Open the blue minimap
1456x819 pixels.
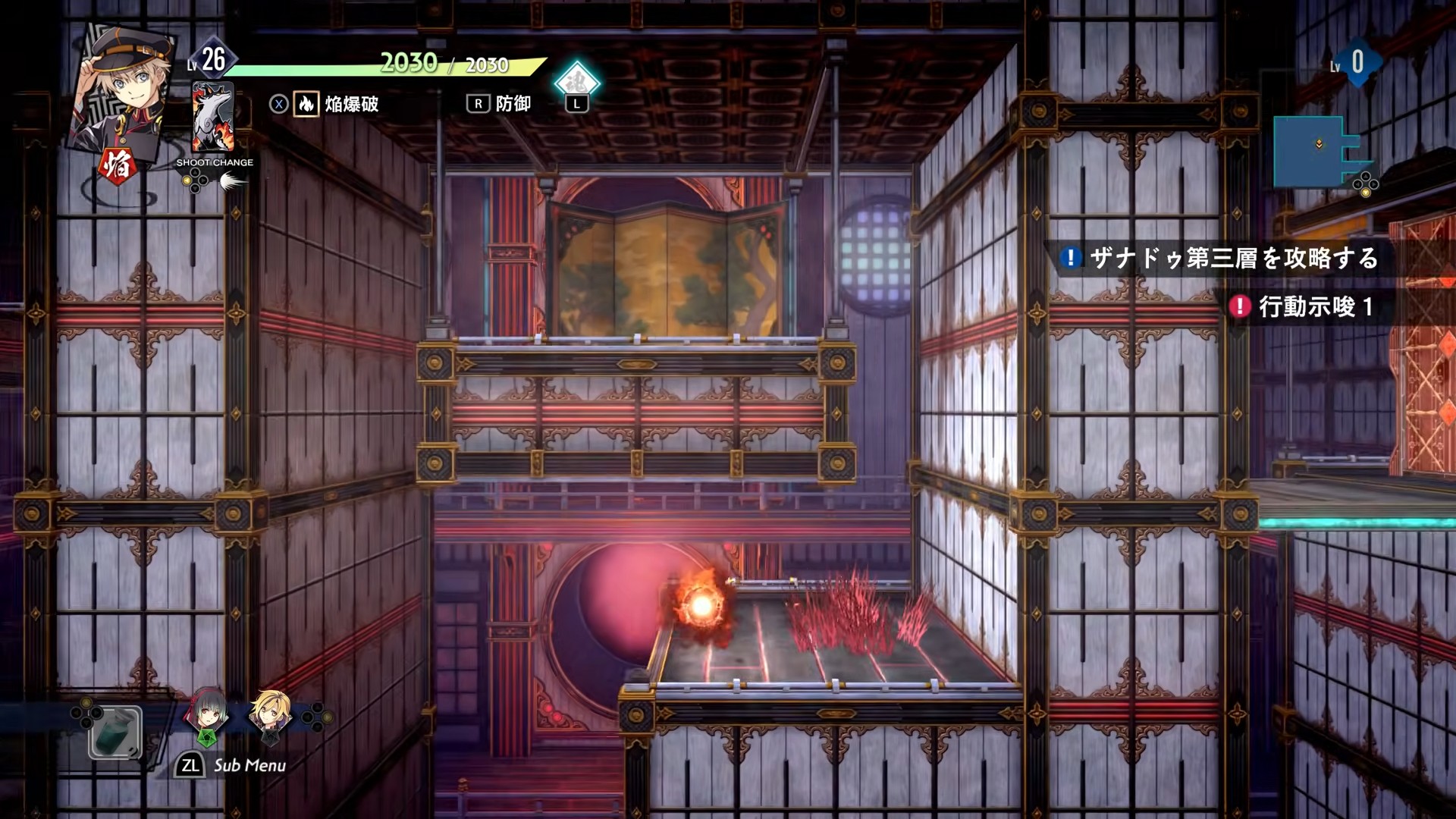click(x=1319, y=152)
